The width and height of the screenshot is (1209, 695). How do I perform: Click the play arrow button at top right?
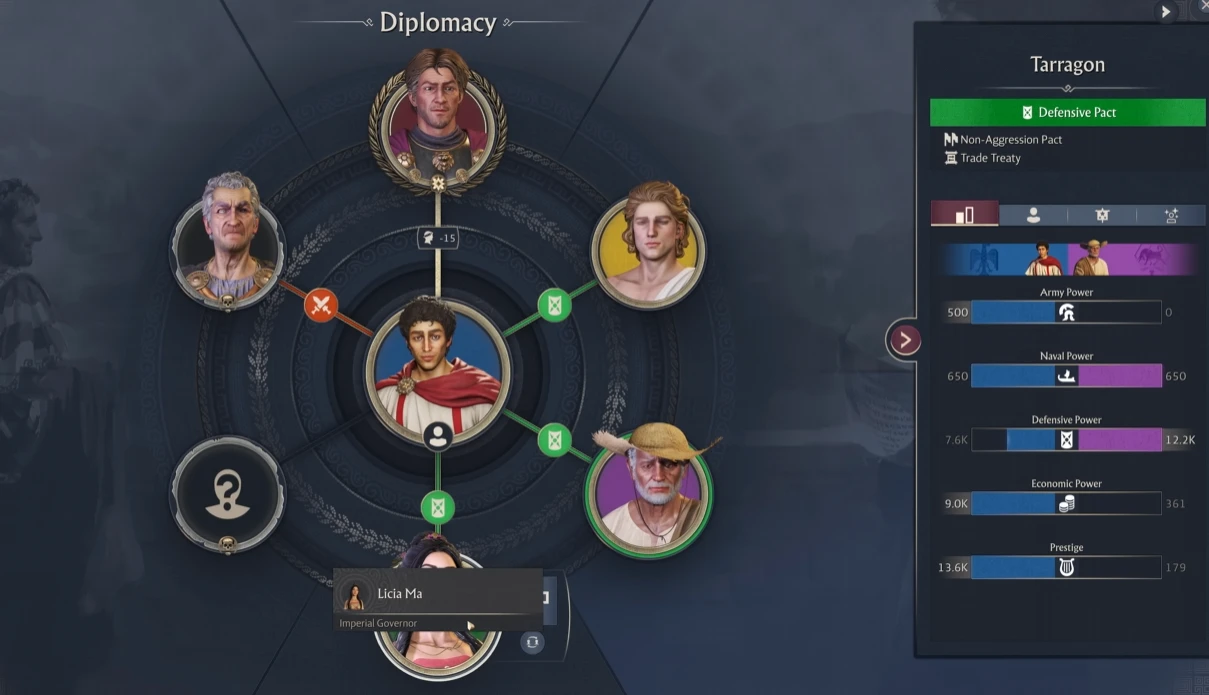[1166, 12]
